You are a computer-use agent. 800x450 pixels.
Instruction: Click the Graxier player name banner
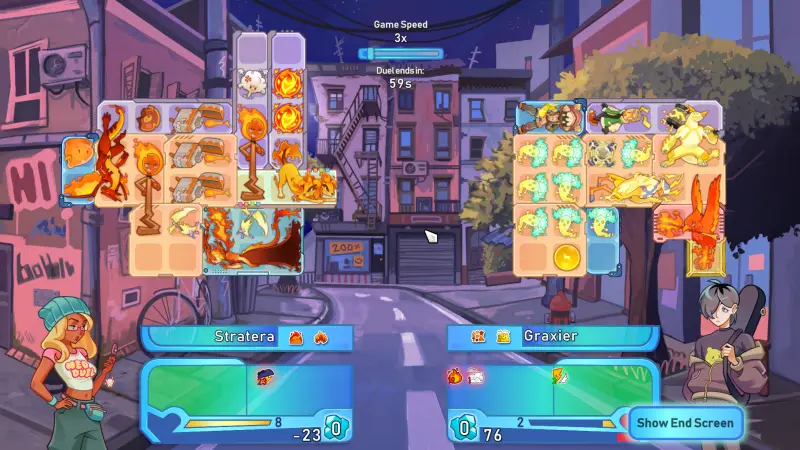pyautogui.click(x=552, y=337)
